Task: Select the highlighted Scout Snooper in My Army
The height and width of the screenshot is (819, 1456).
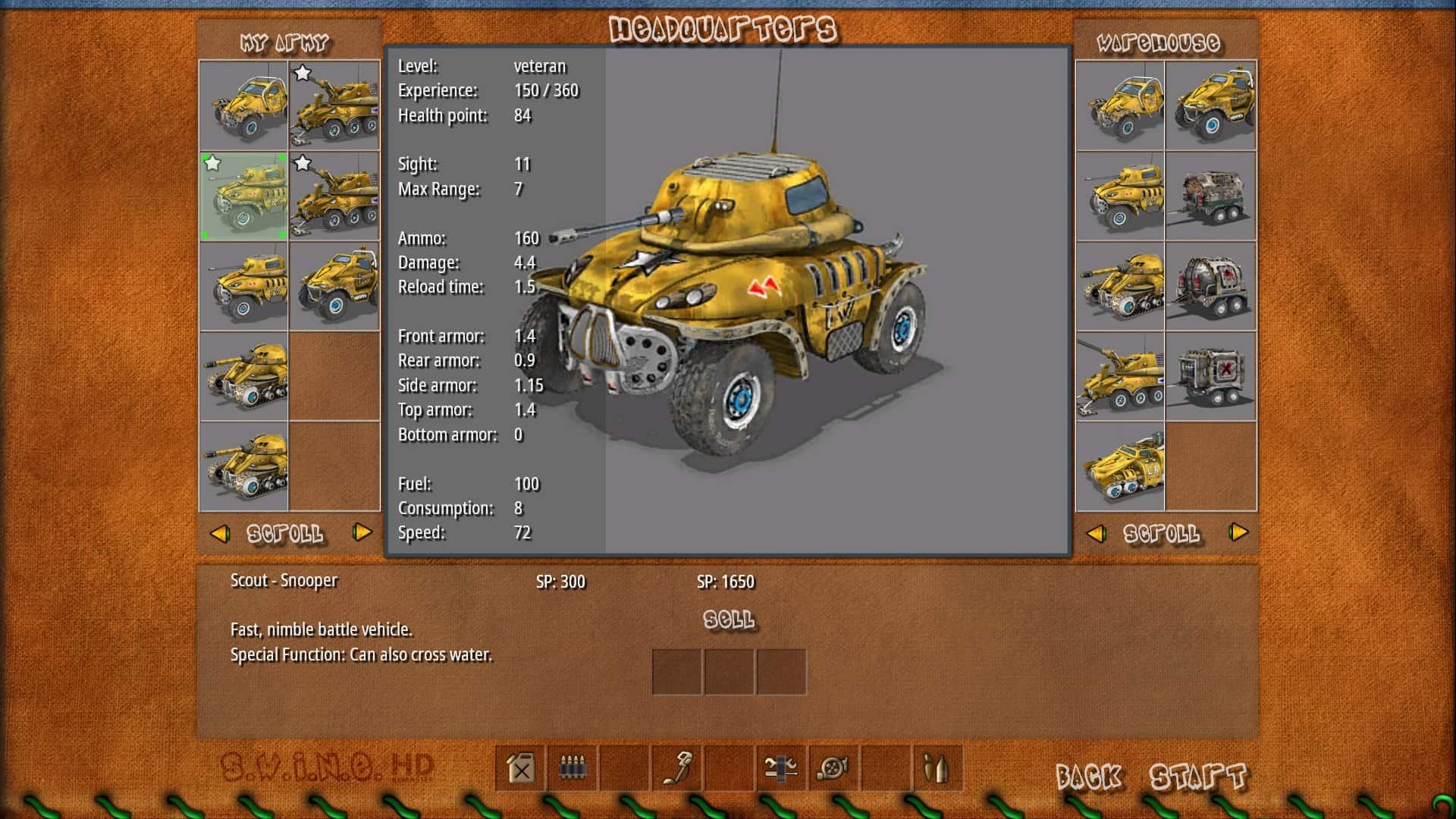Action: pyautogui.click(x=244, y=196)
